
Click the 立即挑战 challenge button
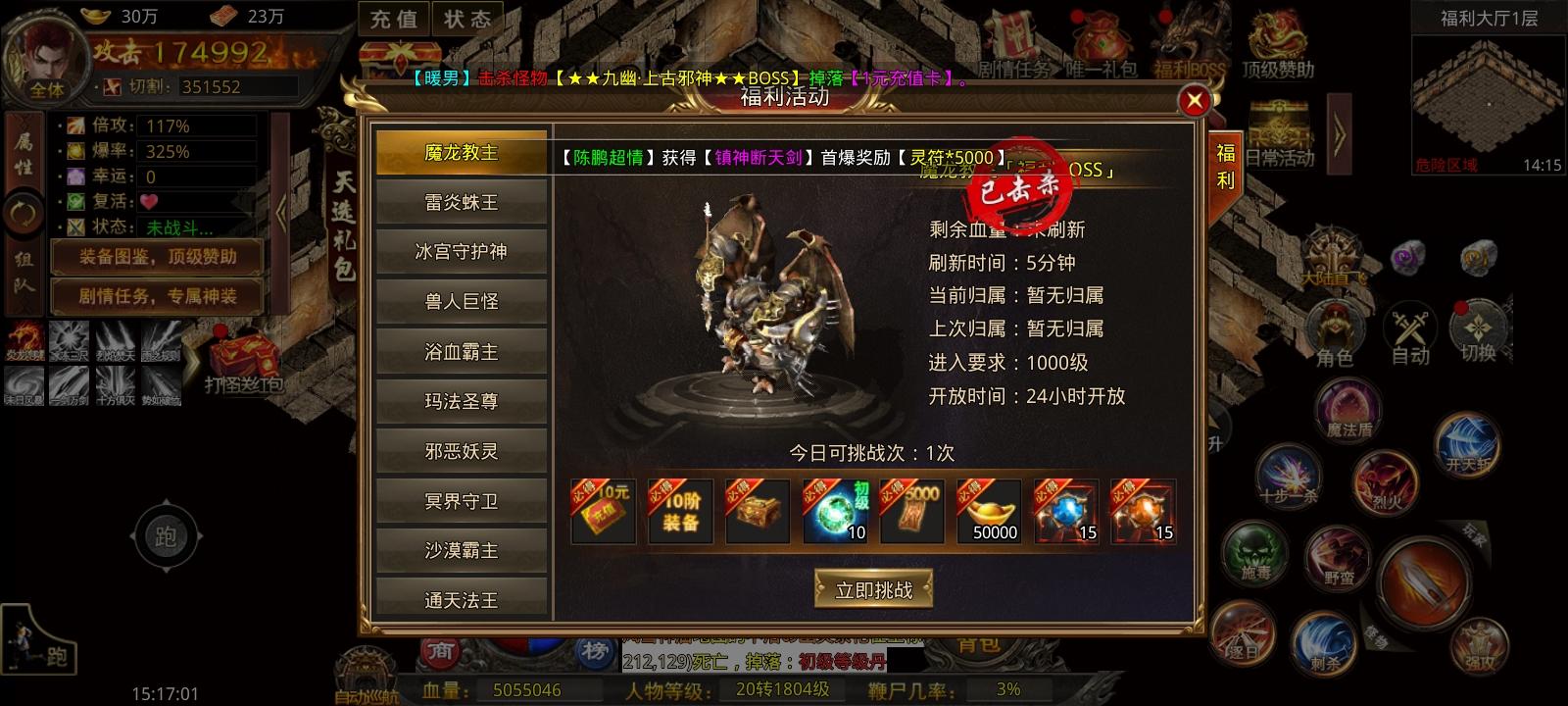click(x=875, y=590)
